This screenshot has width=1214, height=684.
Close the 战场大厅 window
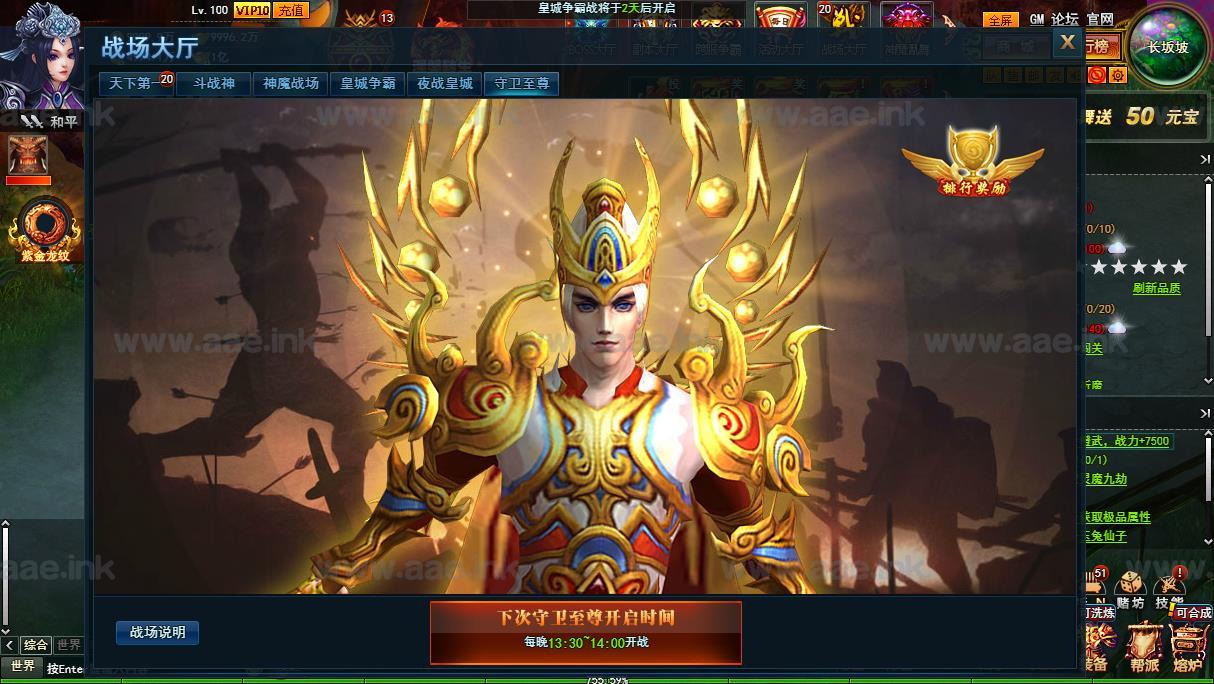click(1067, 42)
